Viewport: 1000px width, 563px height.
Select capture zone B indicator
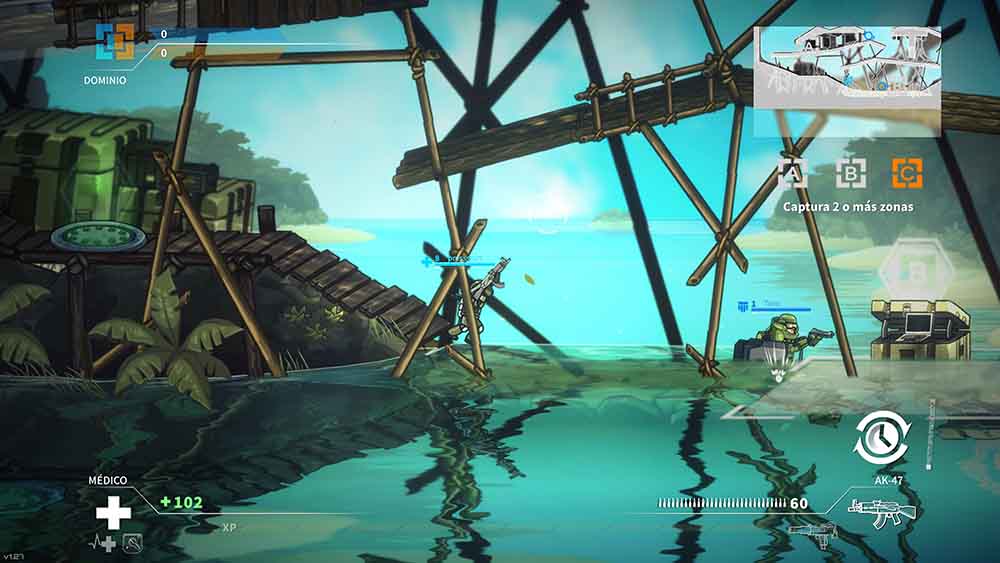[850, 174]
